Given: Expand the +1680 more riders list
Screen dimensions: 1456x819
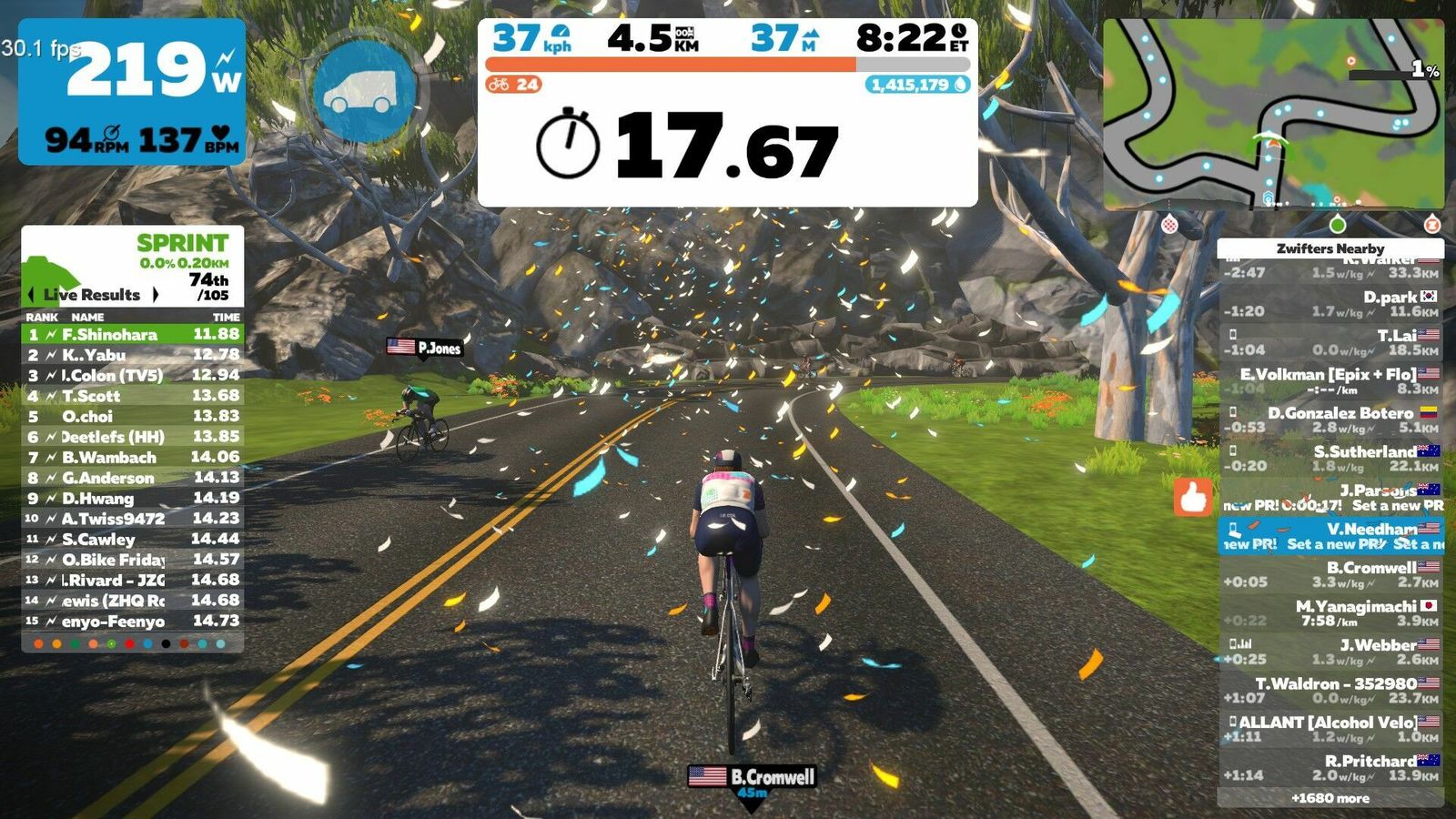Looking at the screenshot, I should point(1330,798).
